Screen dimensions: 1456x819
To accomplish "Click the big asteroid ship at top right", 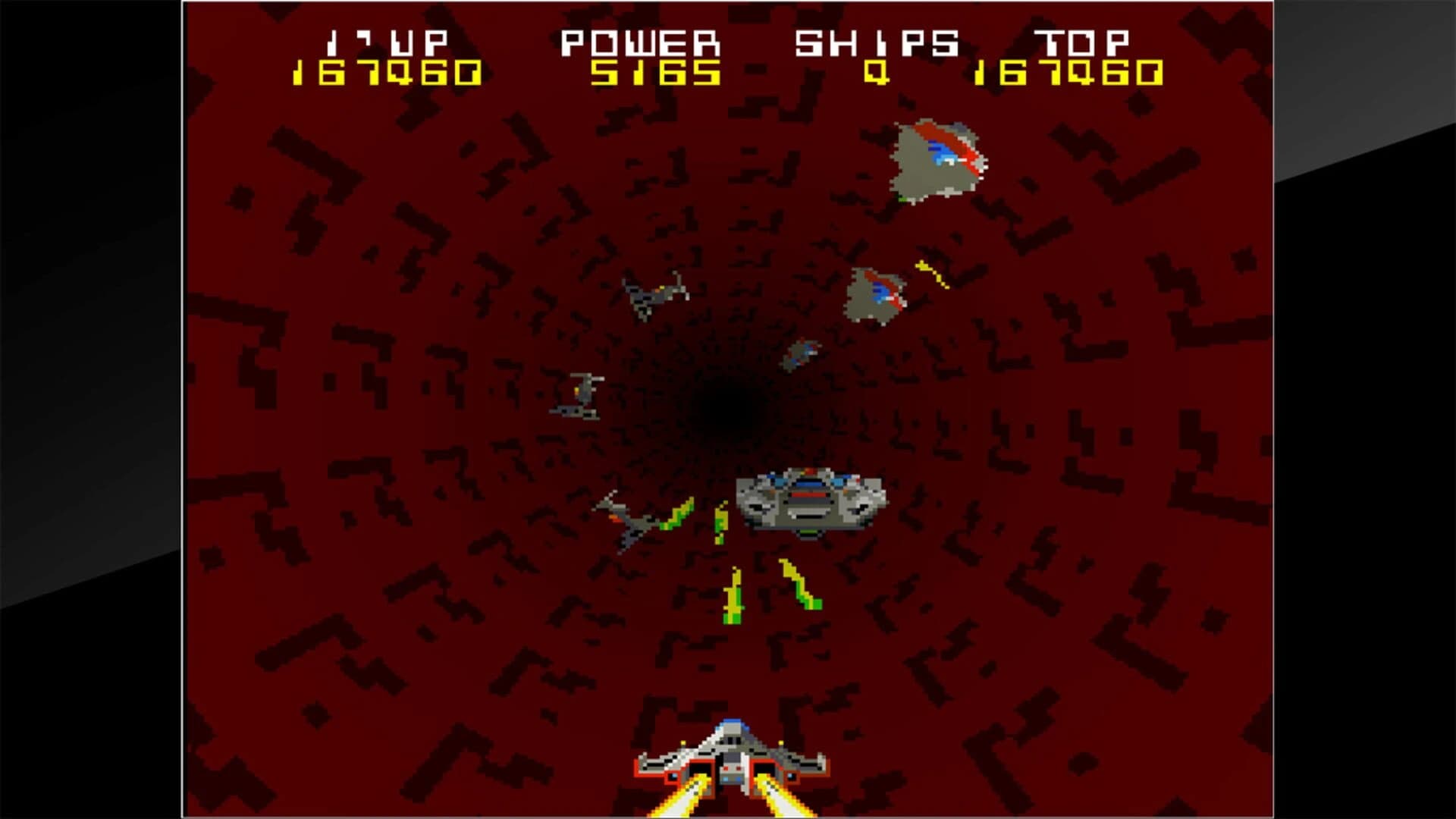I will [x=937, y=159].
